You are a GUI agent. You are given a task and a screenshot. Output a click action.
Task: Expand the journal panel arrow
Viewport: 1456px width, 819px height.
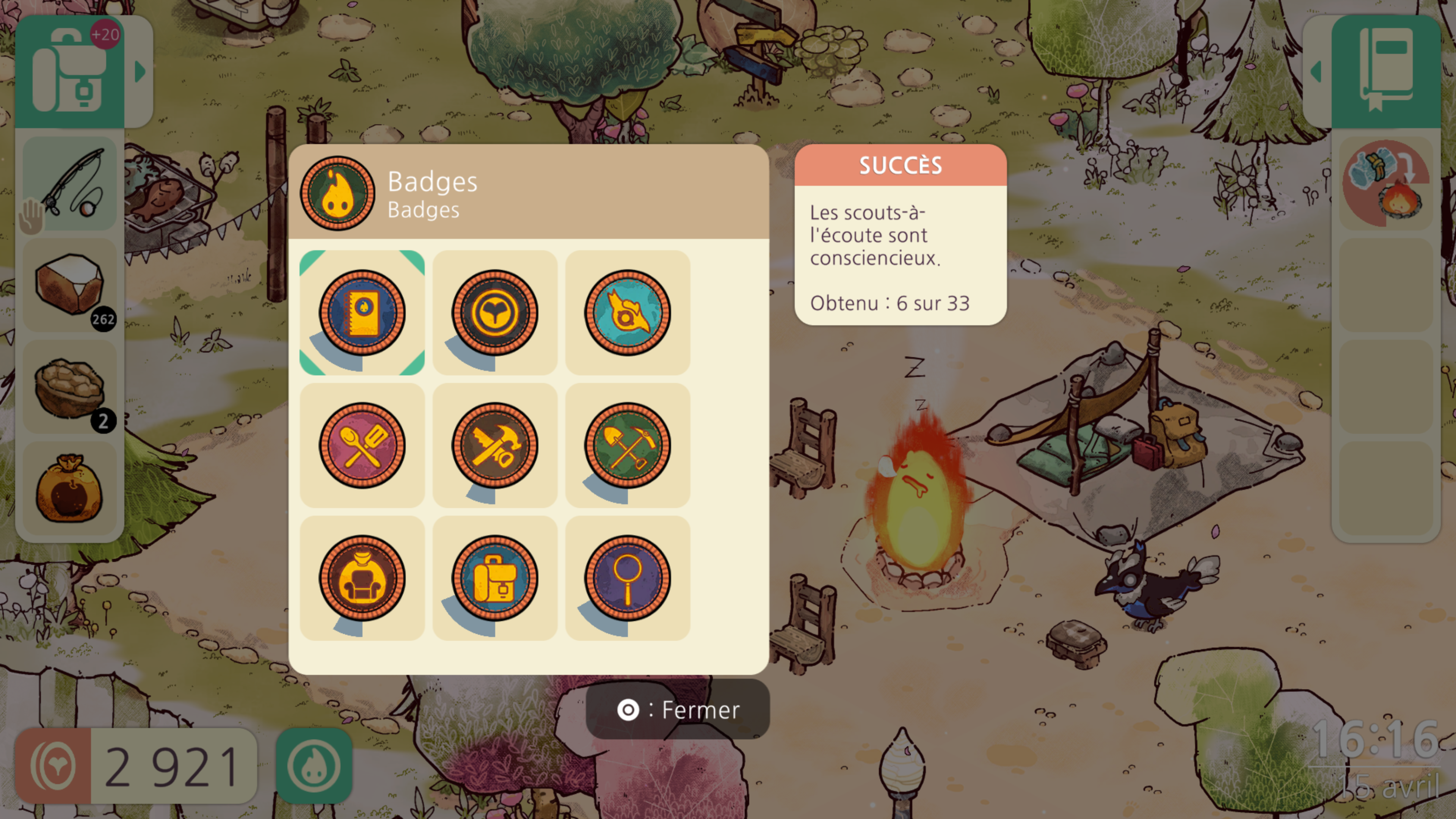[x=1316, y=72]
